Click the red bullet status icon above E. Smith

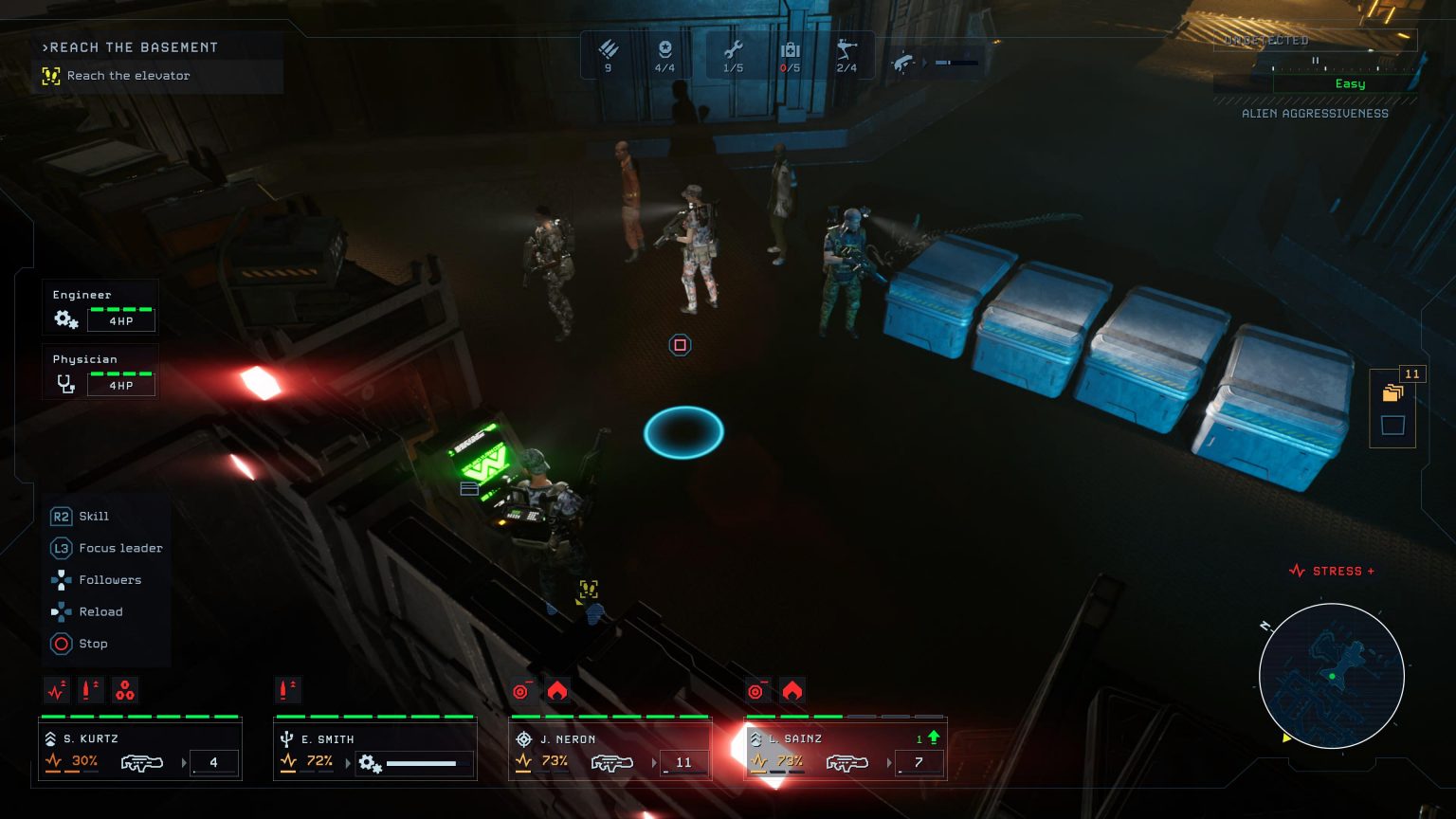coord(288,689)
